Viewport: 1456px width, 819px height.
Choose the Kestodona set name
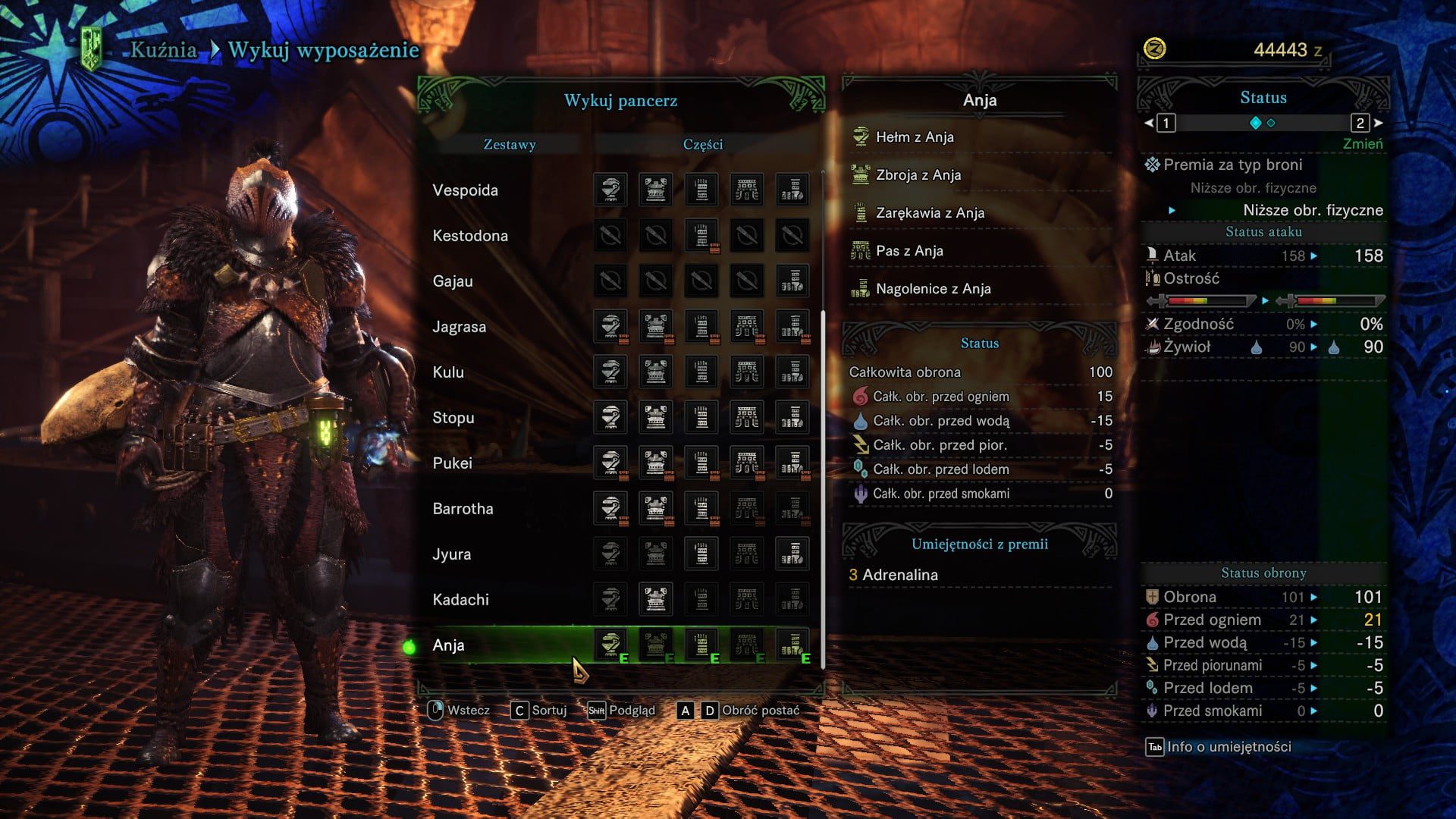coord(470,236)
